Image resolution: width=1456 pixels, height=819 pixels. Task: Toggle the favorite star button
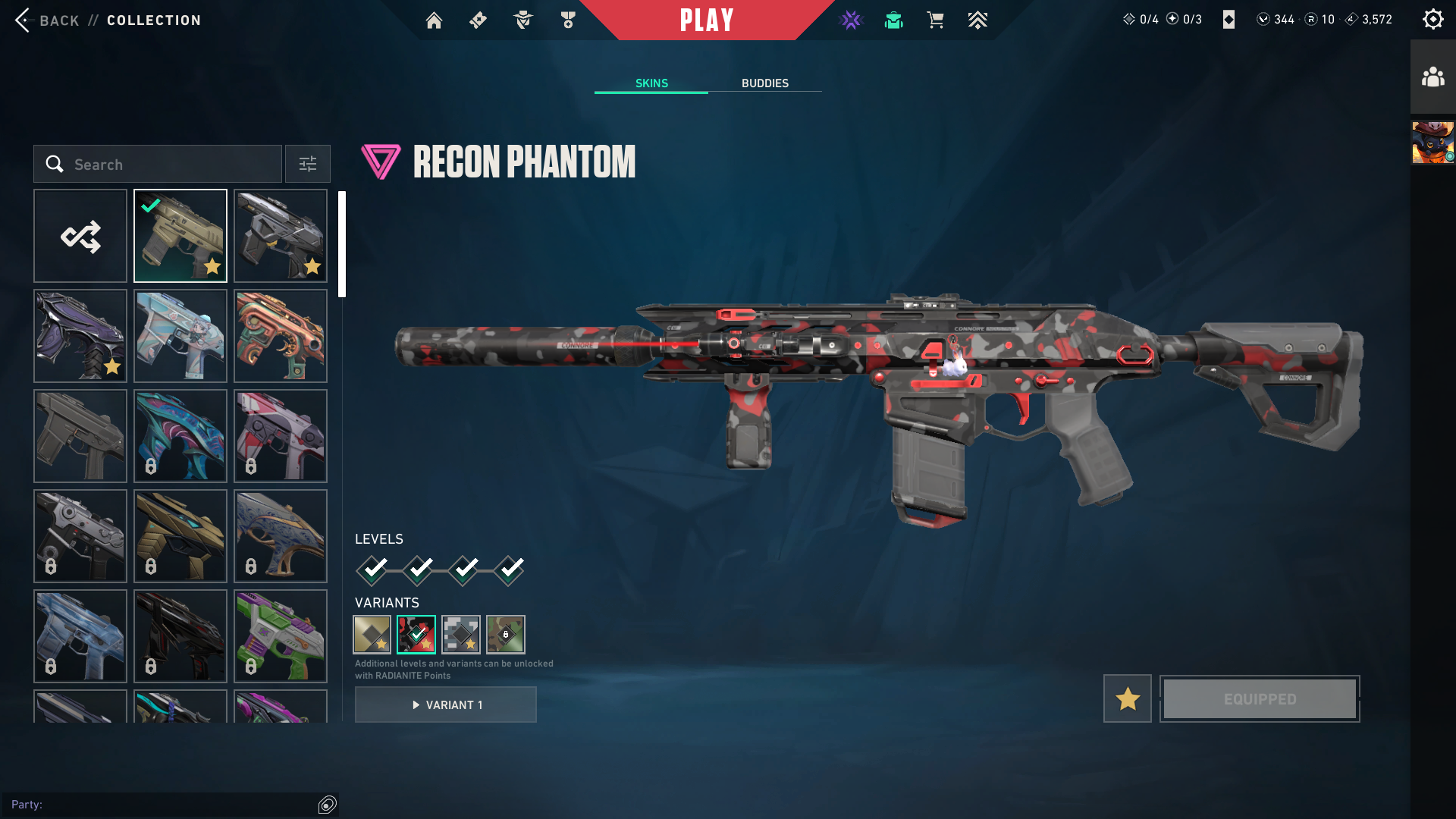click(1127, 698)
